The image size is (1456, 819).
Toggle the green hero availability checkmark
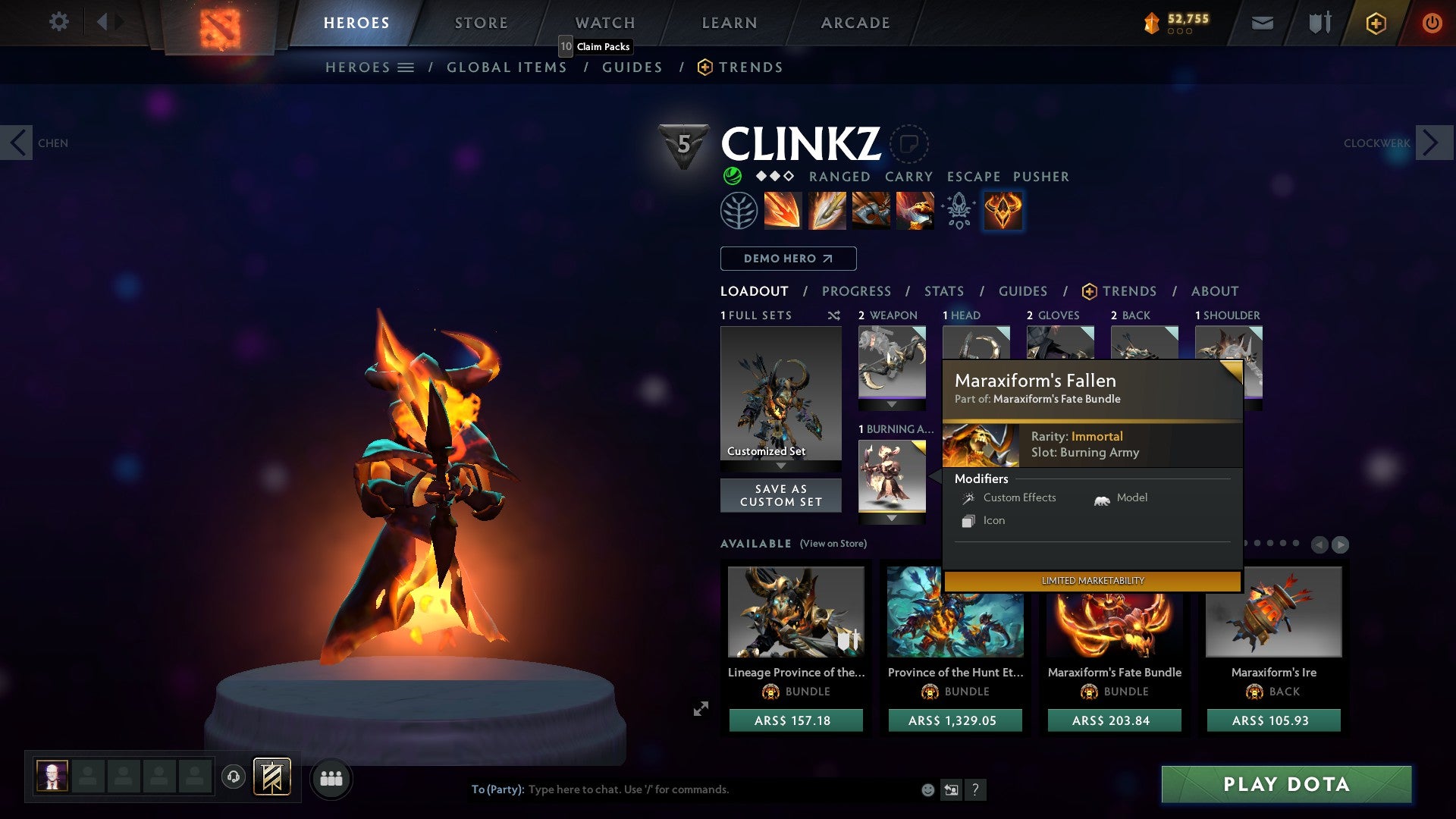click(732, 176)
